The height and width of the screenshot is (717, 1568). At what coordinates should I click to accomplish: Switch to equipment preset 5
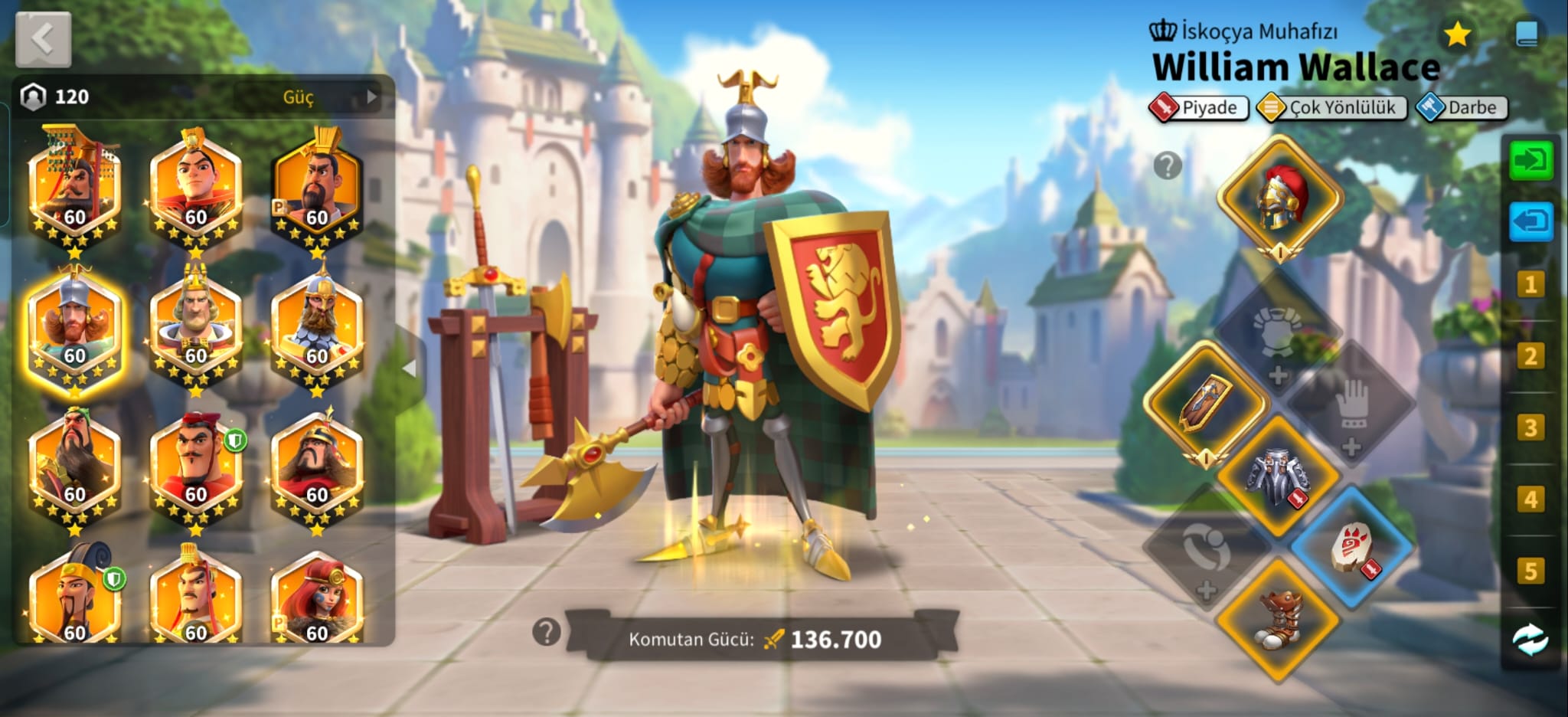pyautogui.click(x=1530, y=571)
